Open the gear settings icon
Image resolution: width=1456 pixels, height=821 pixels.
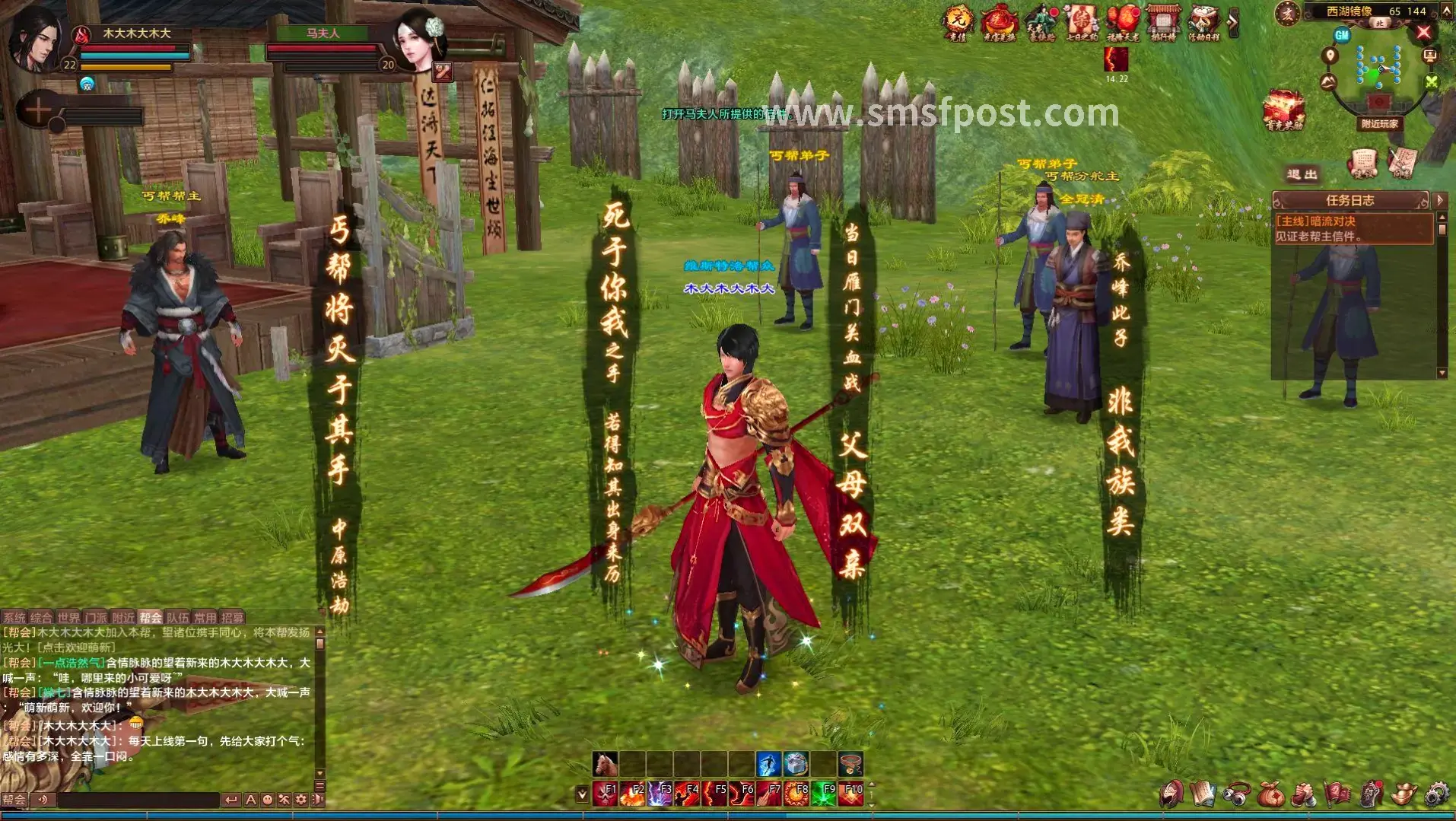click(x=1435, y=795)
